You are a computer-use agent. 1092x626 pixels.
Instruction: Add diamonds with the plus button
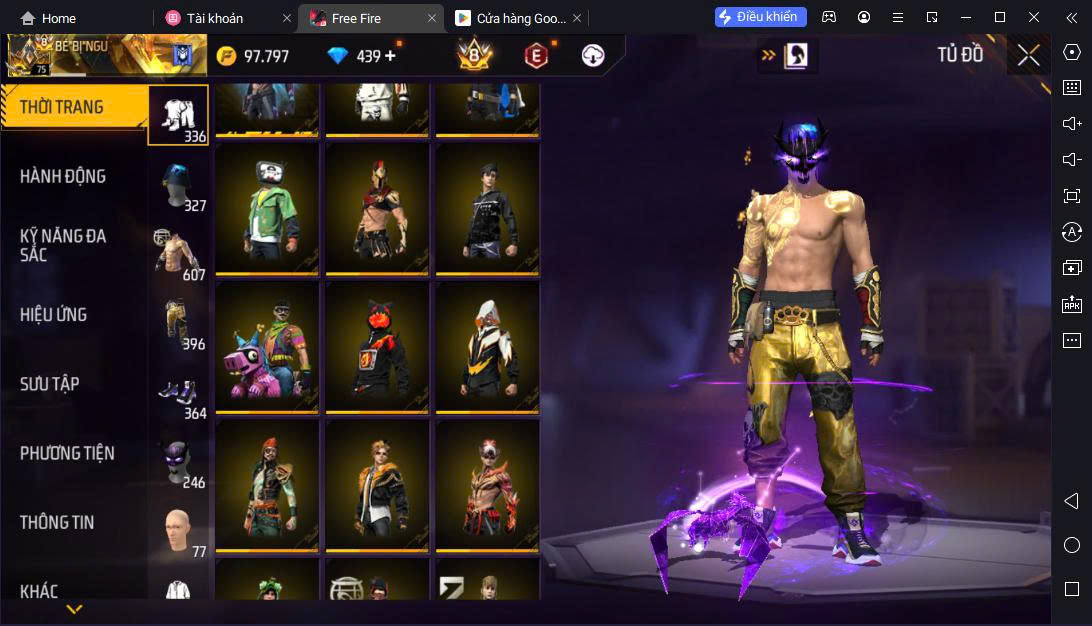pyautogui.click(x=390, y=56)
